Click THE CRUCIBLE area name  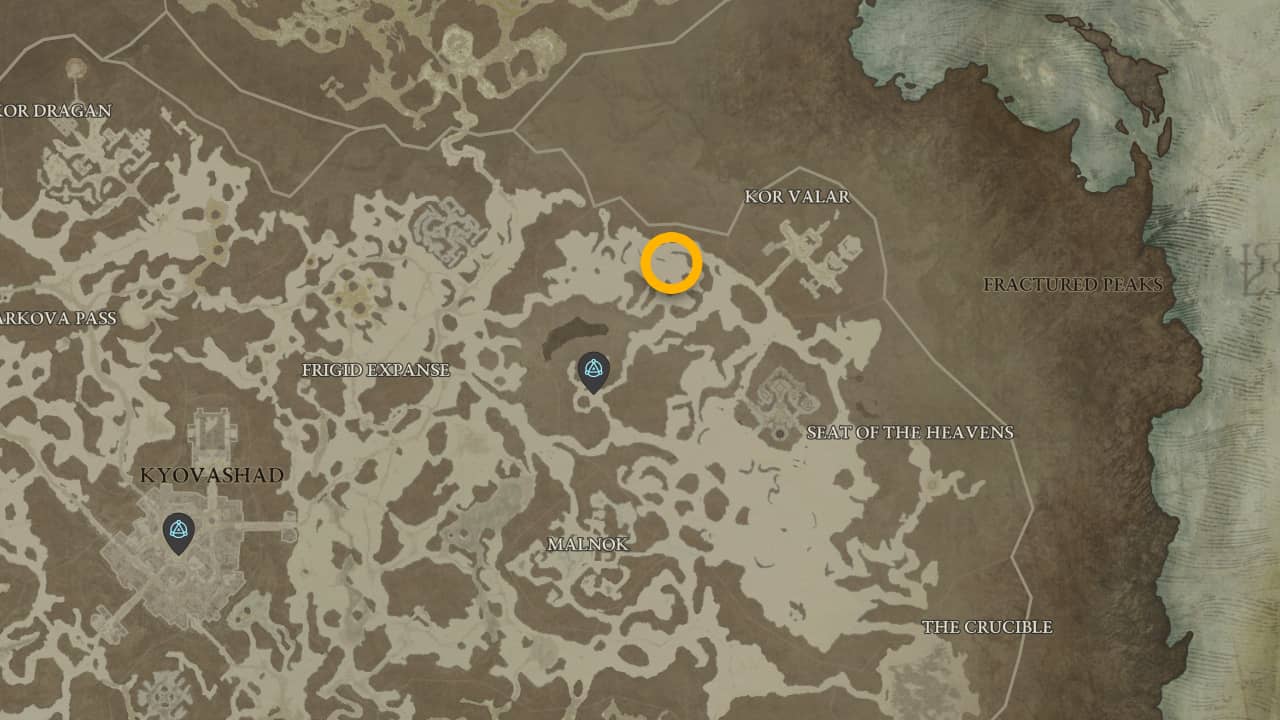coord(989,627)
